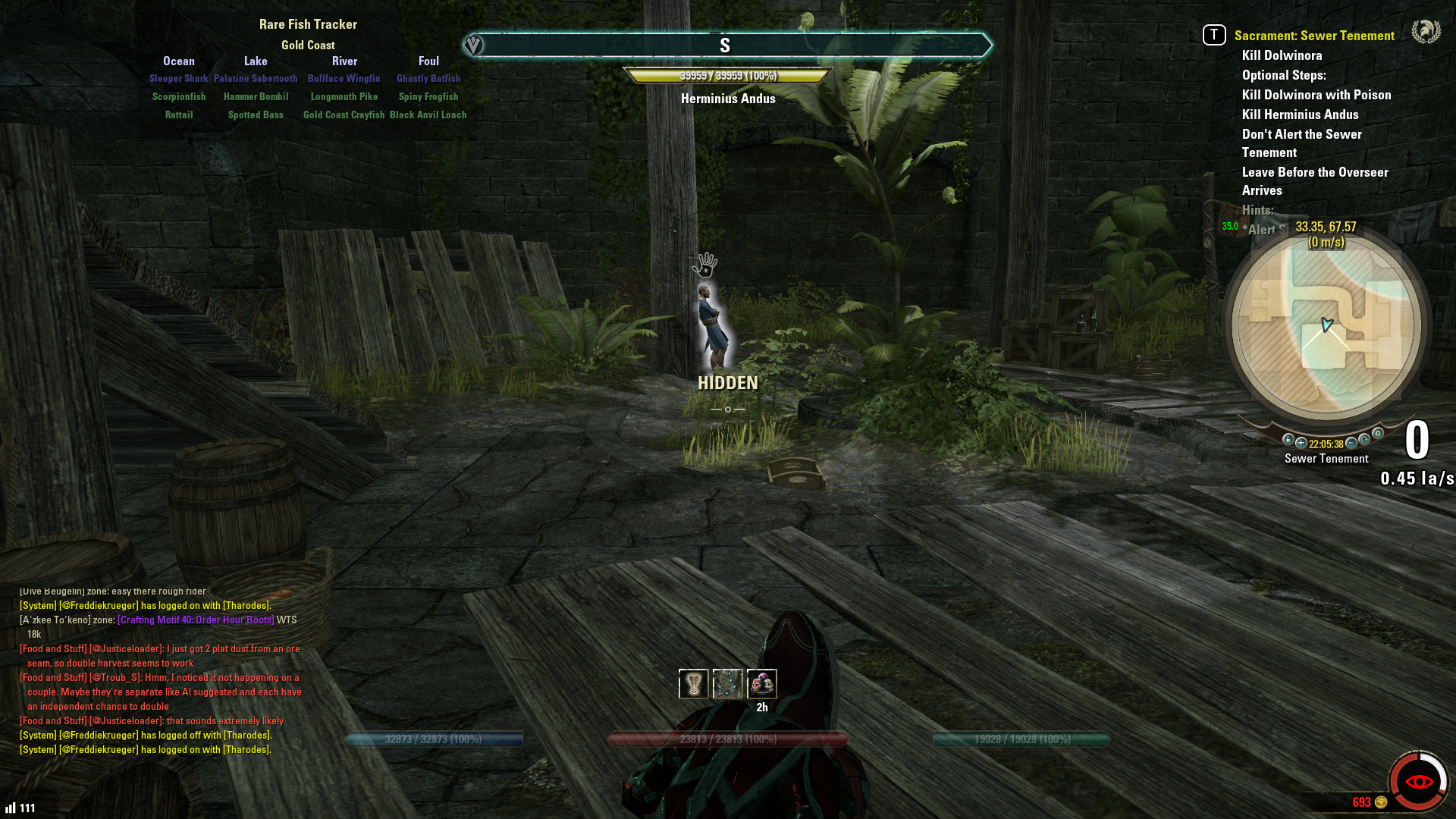The height and width of the screenshot is (819, 1456).
Task: Select the golden goblet buff icon
Action: point(693,684)
